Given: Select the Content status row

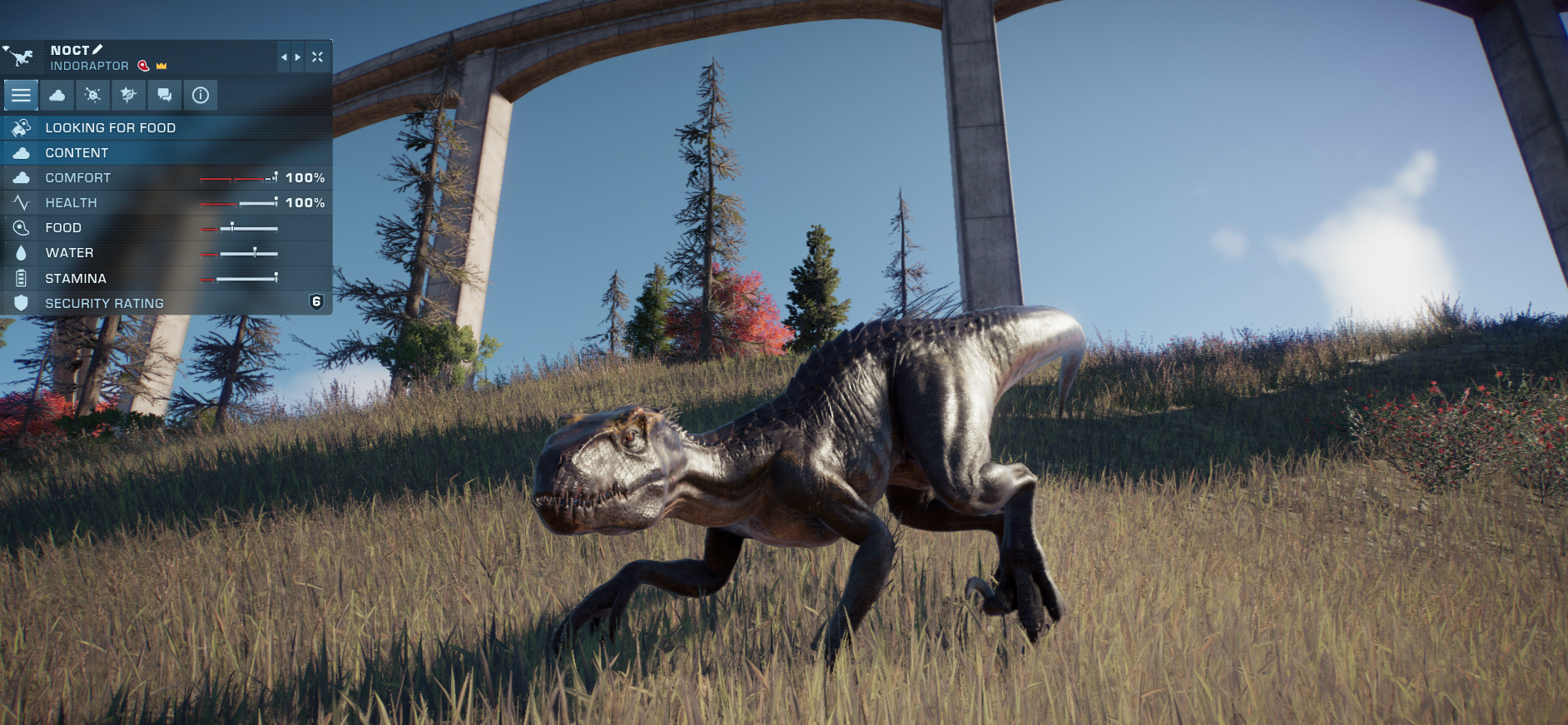Looking at the screenshot, I should click(166, 153).
